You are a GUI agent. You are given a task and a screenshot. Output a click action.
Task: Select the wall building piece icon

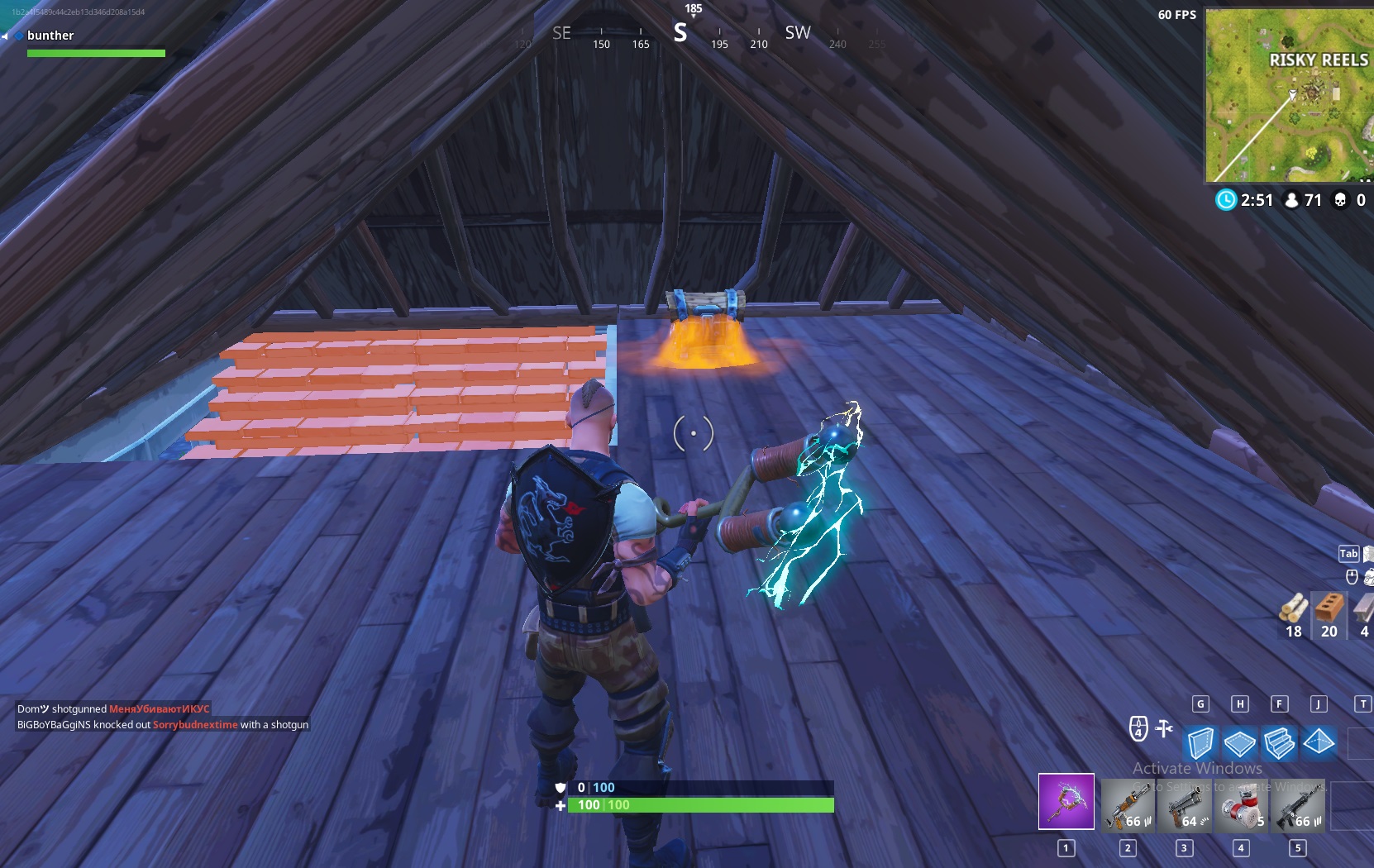click(x=1202, y=743)
